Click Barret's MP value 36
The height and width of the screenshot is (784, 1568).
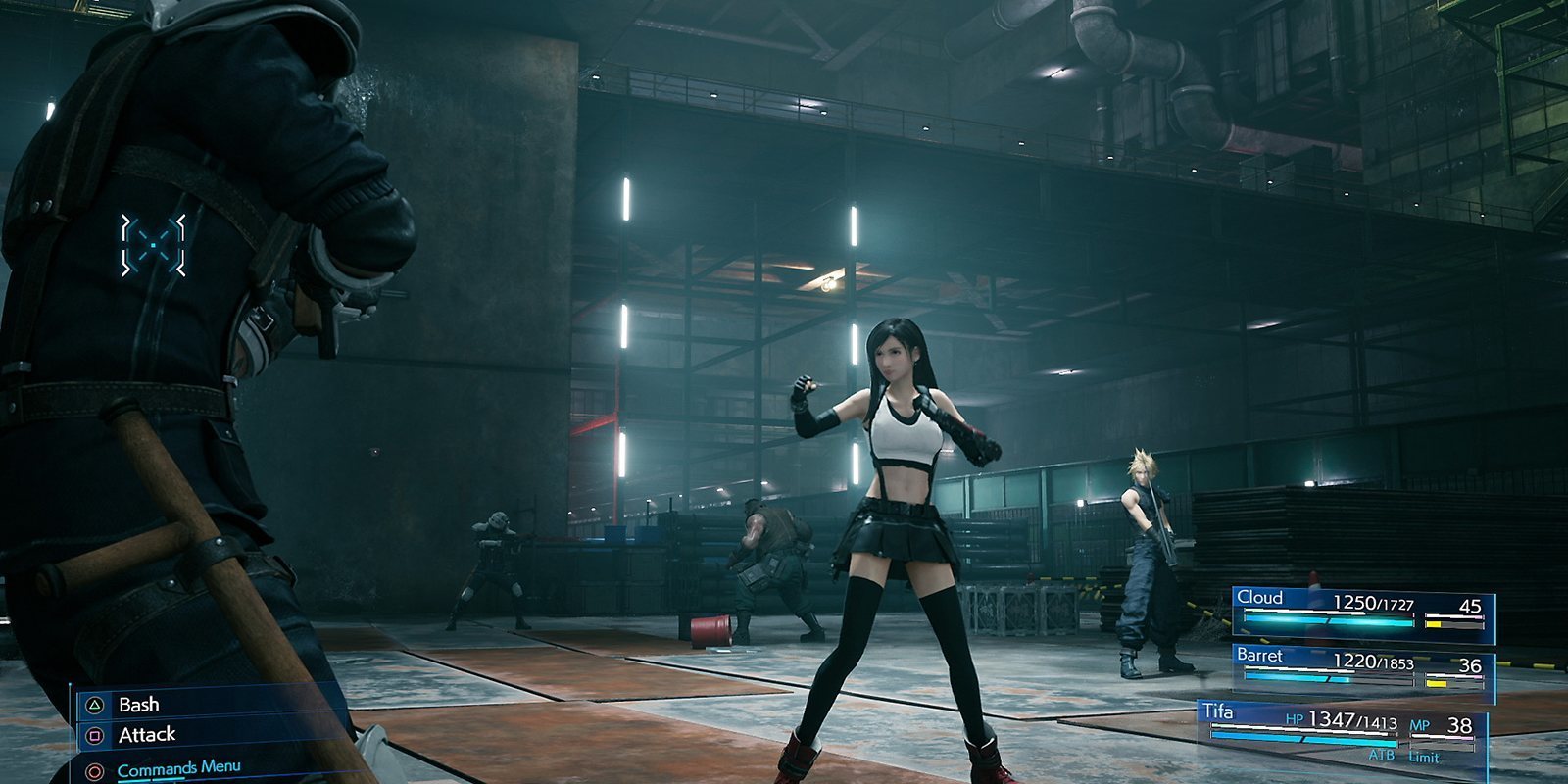(x=1470, y=663)
